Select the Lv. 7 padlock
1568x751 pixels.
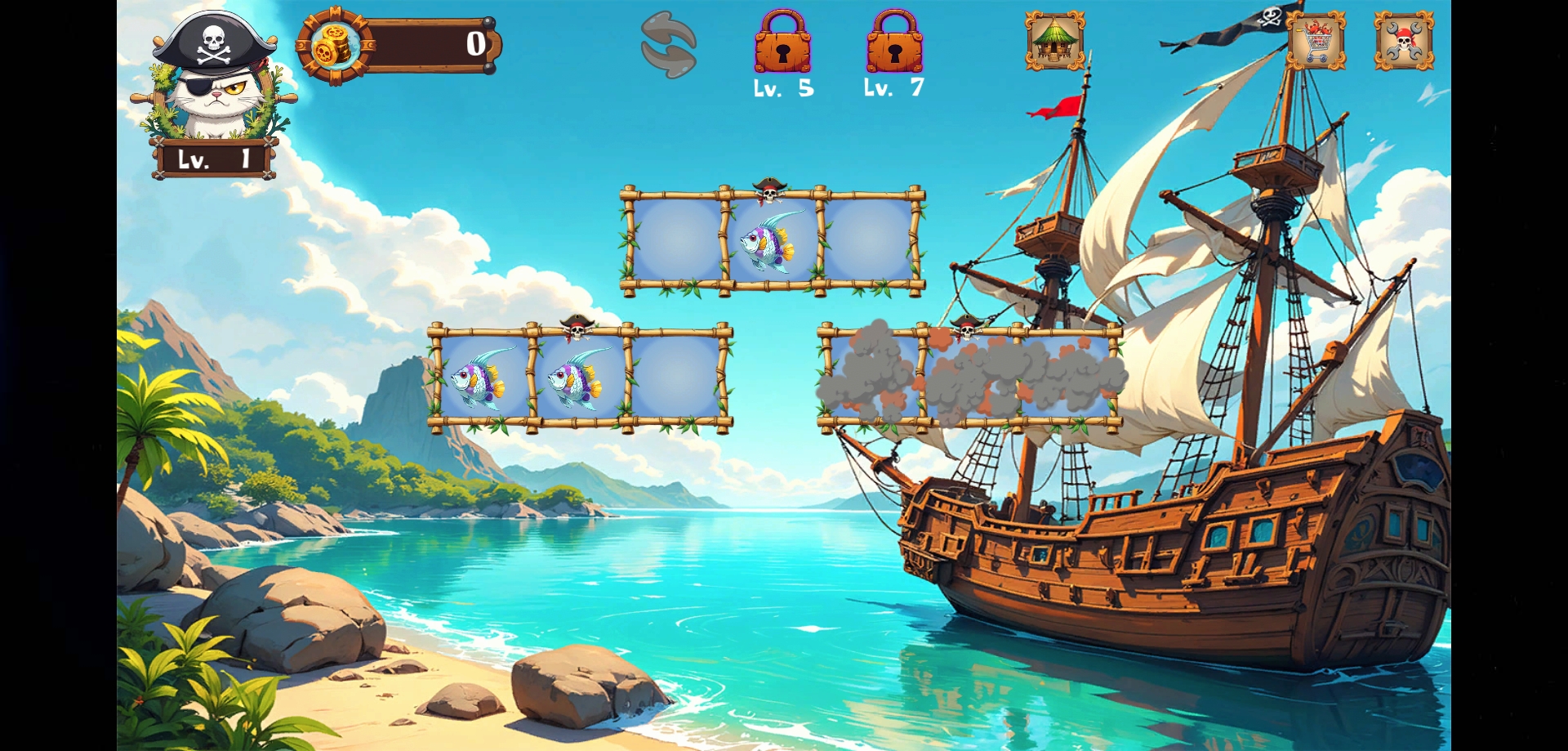(894, 43)
